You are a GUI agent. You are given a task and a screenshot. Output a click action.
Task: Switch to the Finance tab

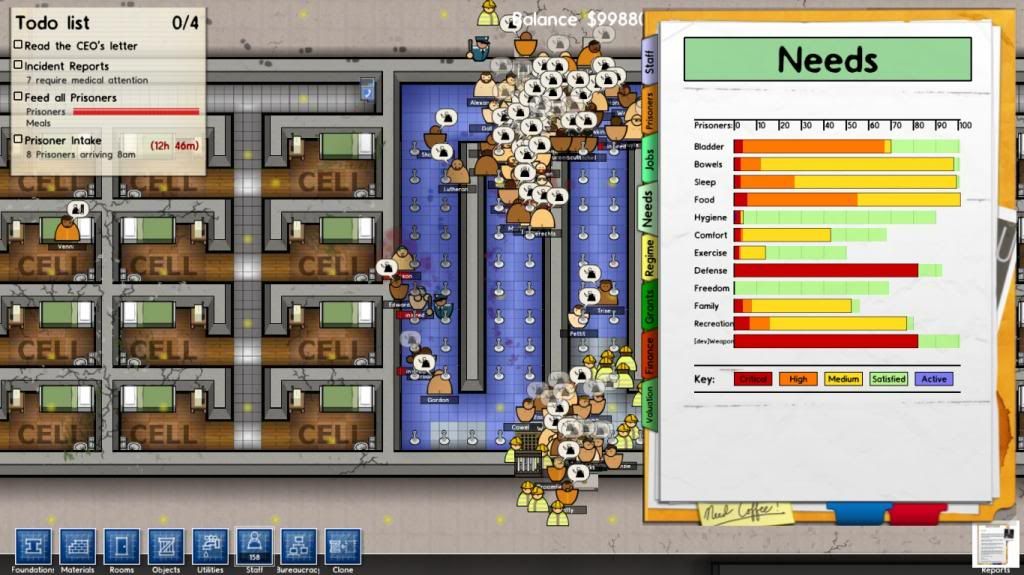tap(649, 355)
